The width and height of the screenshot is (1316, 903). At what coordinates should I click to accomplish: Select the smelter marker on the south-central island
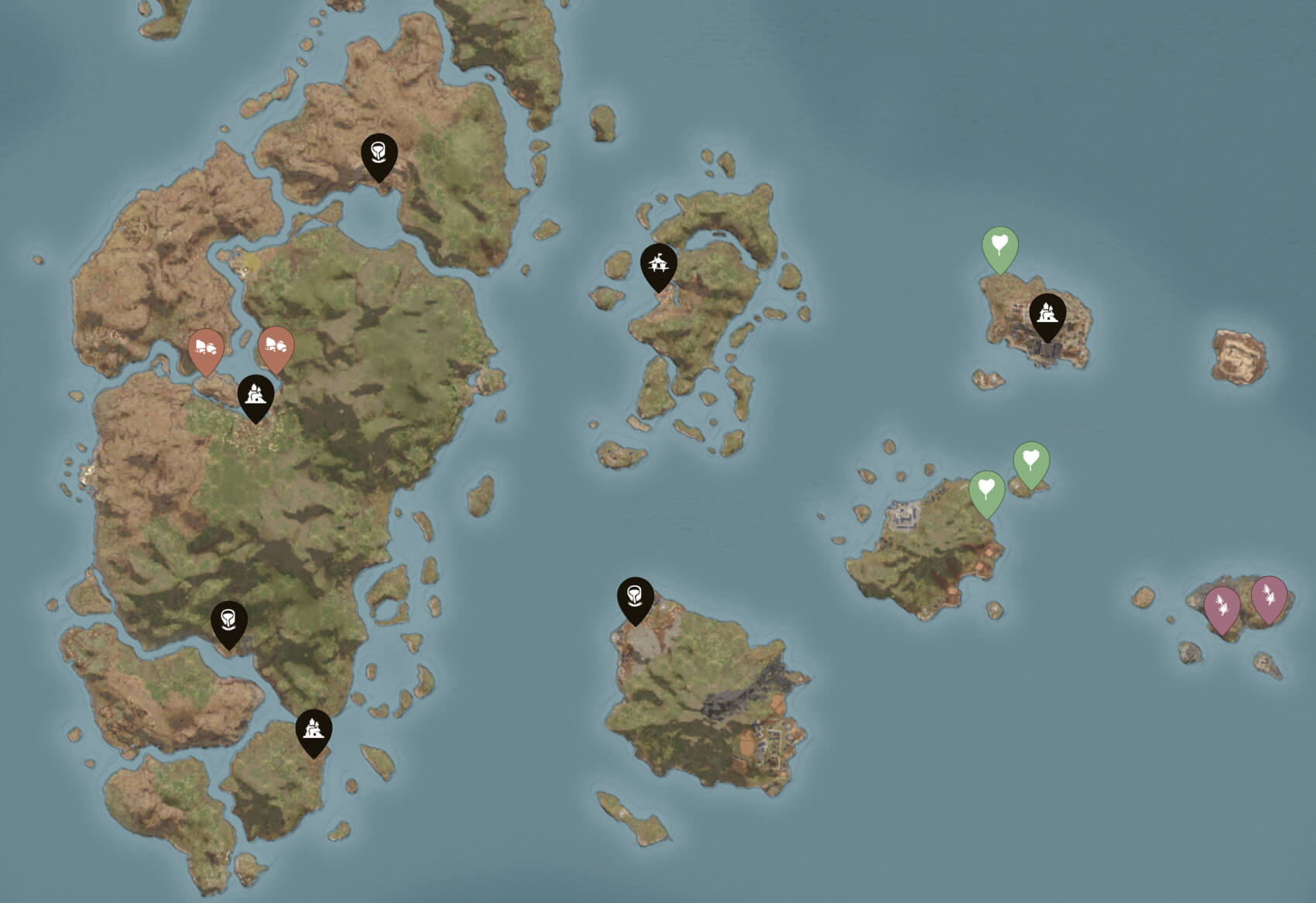coord(636,596)
